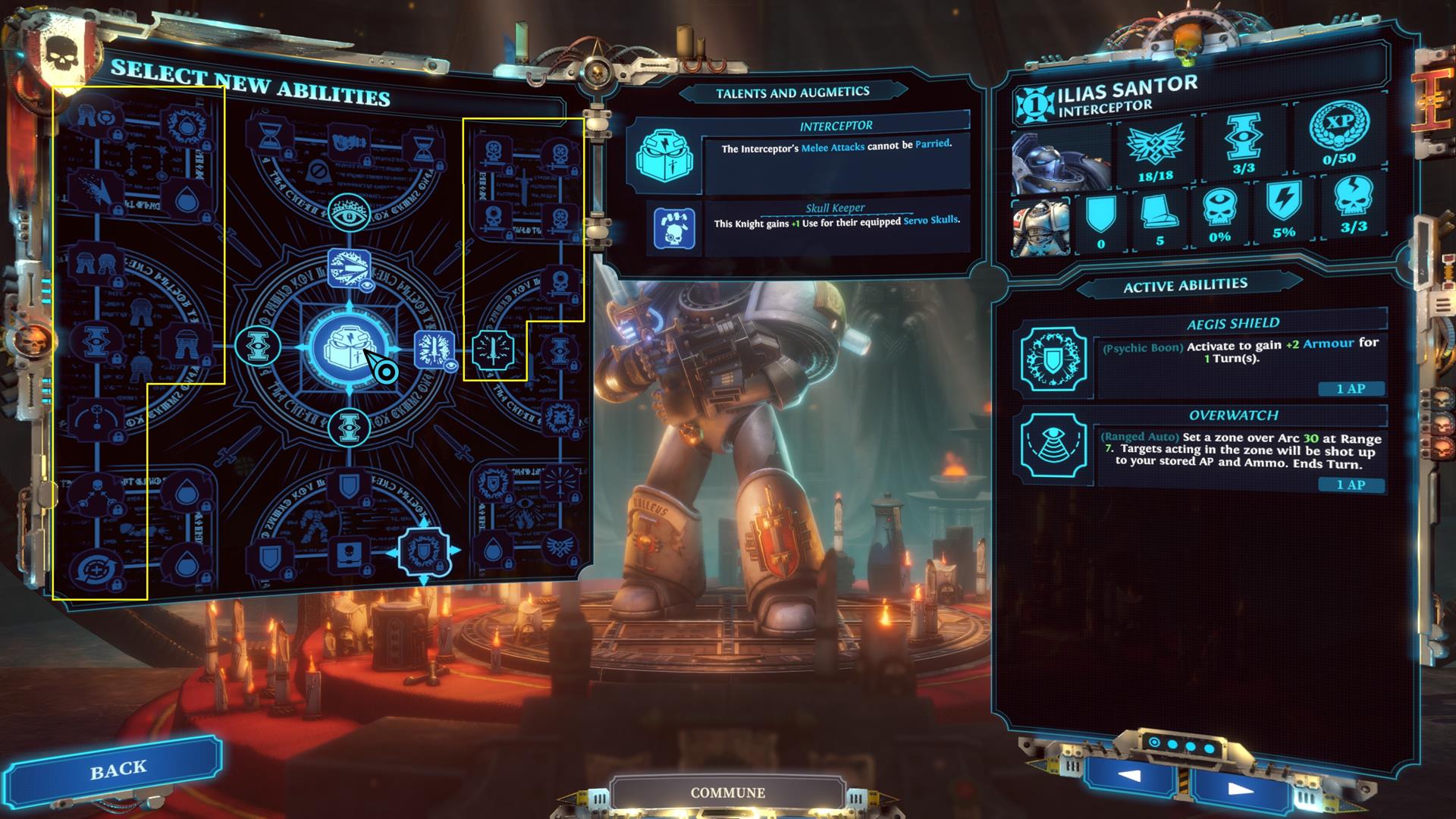Viewport: 1456px width, 819px height.
Task: Select the Overwatch active ability icon
Action: (x=1053, y=446)
